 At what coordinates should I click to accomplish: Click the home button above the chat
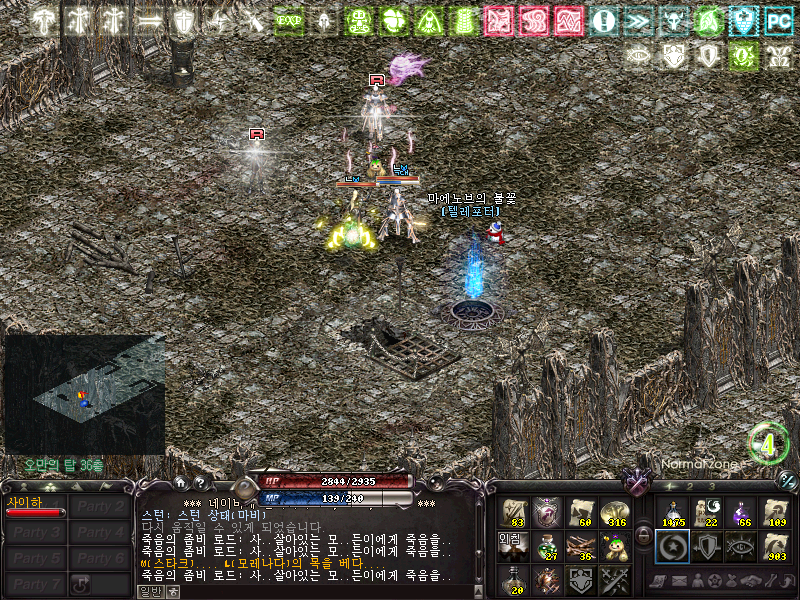[x=179, y=483]
